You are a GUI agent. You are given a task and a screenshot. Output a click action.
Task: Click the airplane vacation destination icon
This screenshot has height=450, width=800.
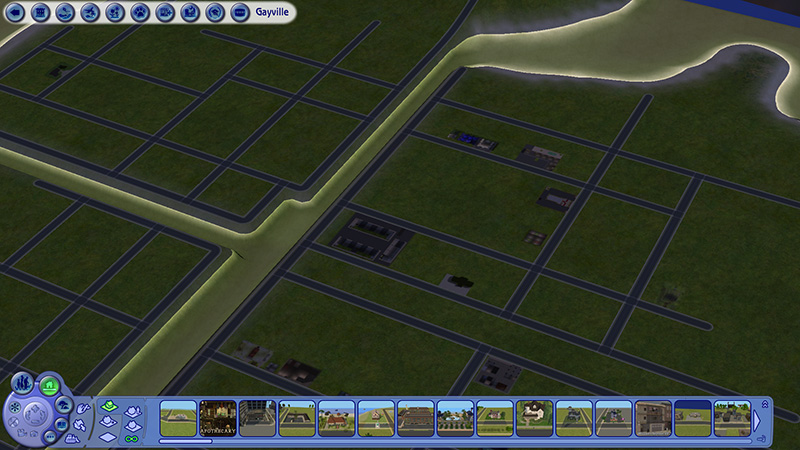tap(89, 12)
